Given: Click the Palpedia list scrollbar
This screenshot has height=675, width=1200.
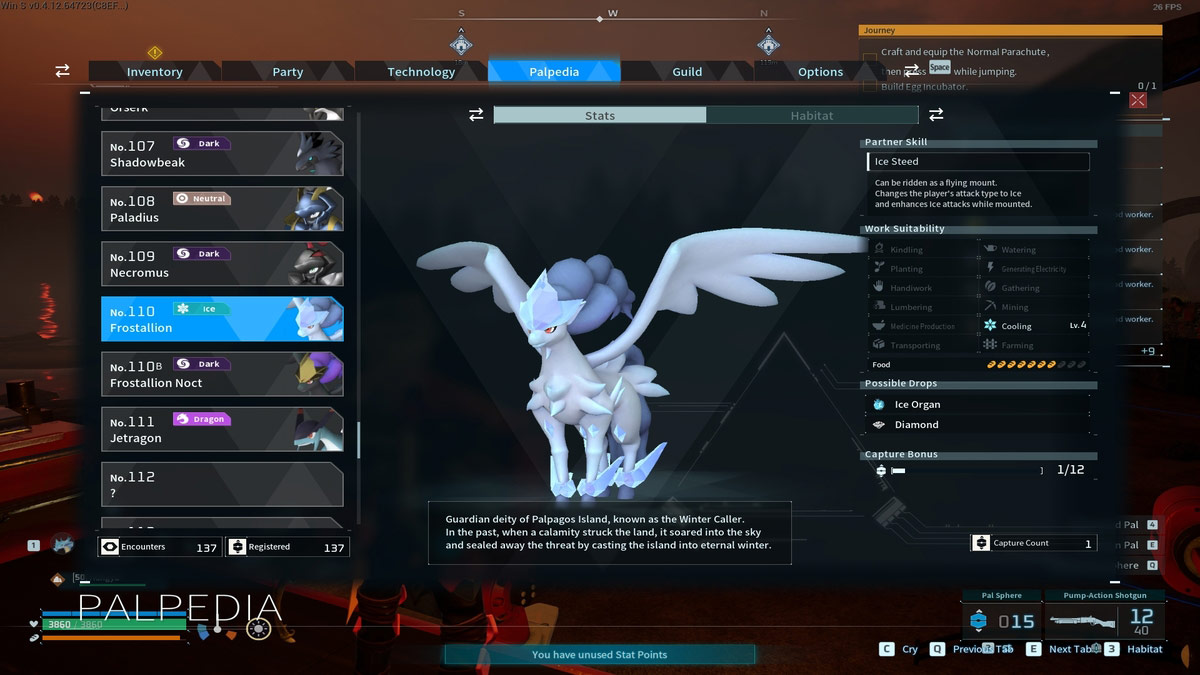Looking at the screenshot, I should coord(359,438).
